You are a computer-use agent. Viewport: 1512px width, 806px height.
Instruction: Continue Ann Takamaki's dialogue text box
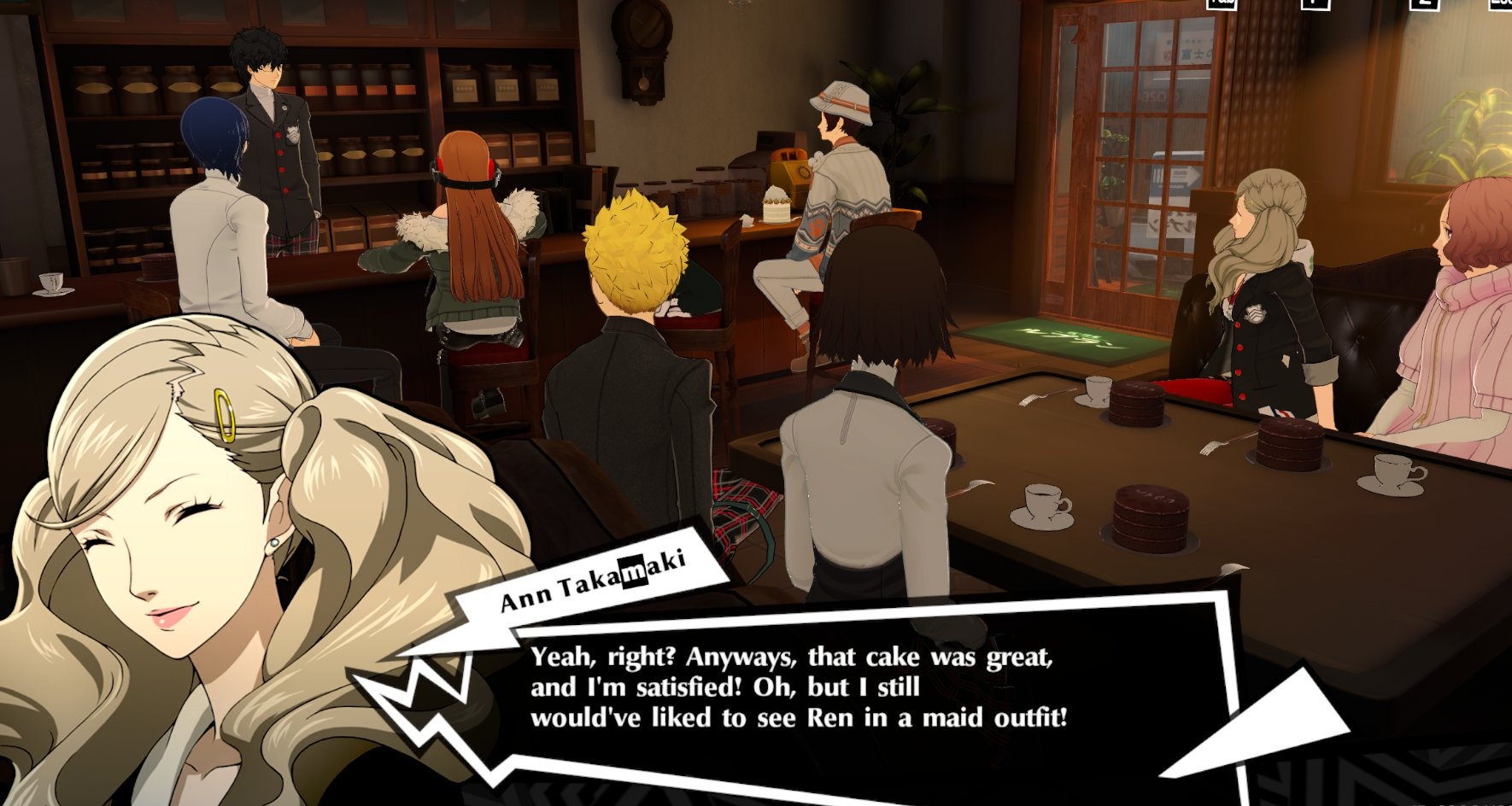pyautogui.click(x=798, y=687)
